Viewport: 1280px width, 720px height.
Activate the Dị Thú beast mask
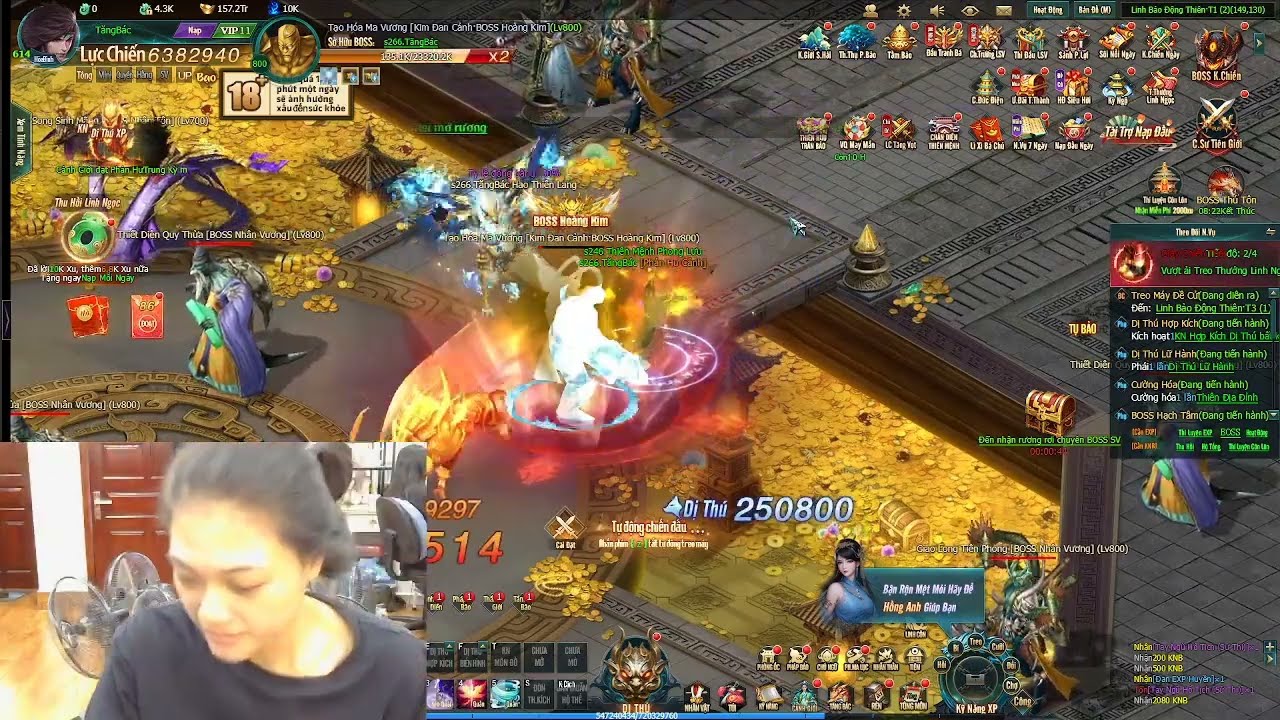[637, 672]
